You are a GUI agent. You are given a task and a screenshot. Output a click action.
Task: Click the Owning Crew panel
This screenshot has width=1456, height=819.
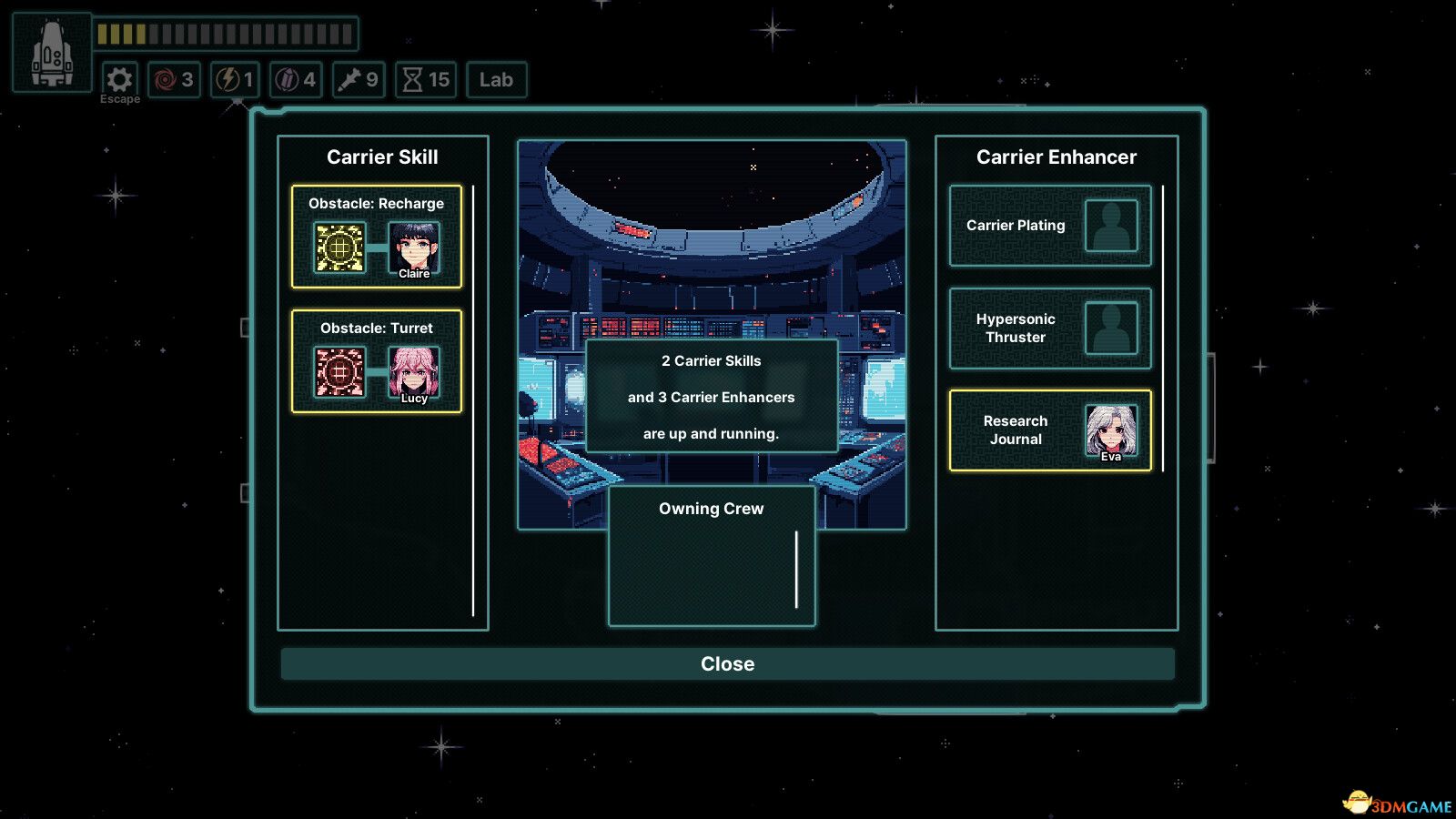pos(711,557)
